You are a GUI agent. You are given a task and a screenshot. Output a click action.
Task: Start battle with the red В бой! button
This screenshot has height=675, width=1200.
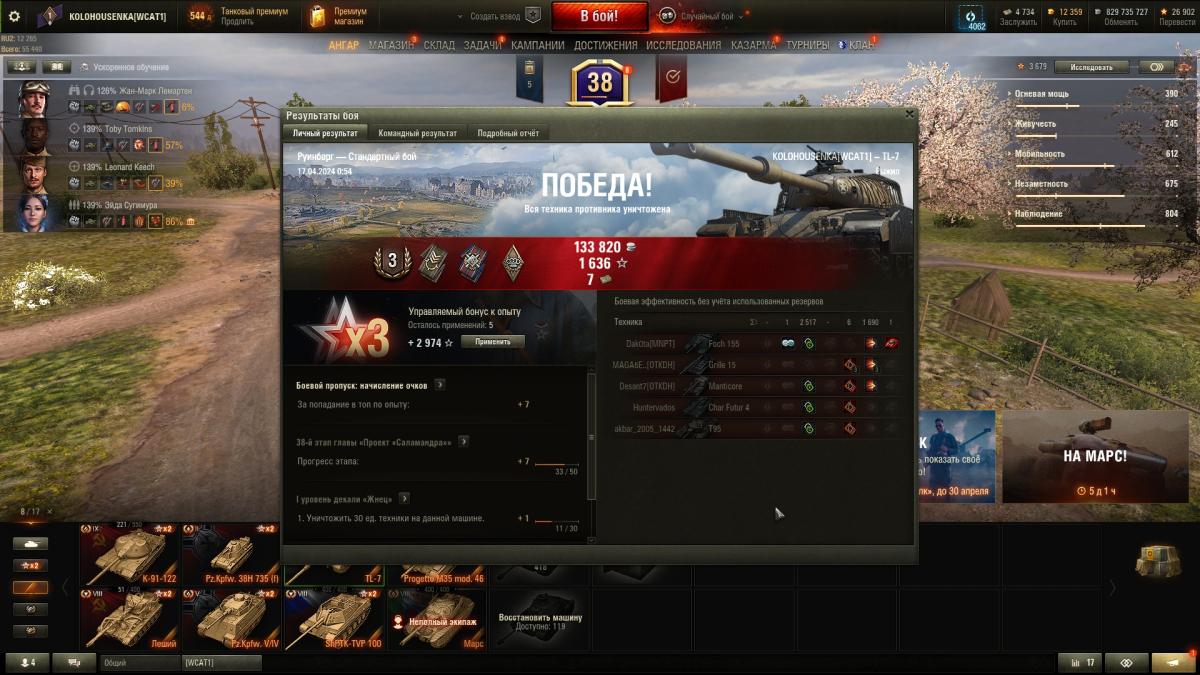point(599,16)
